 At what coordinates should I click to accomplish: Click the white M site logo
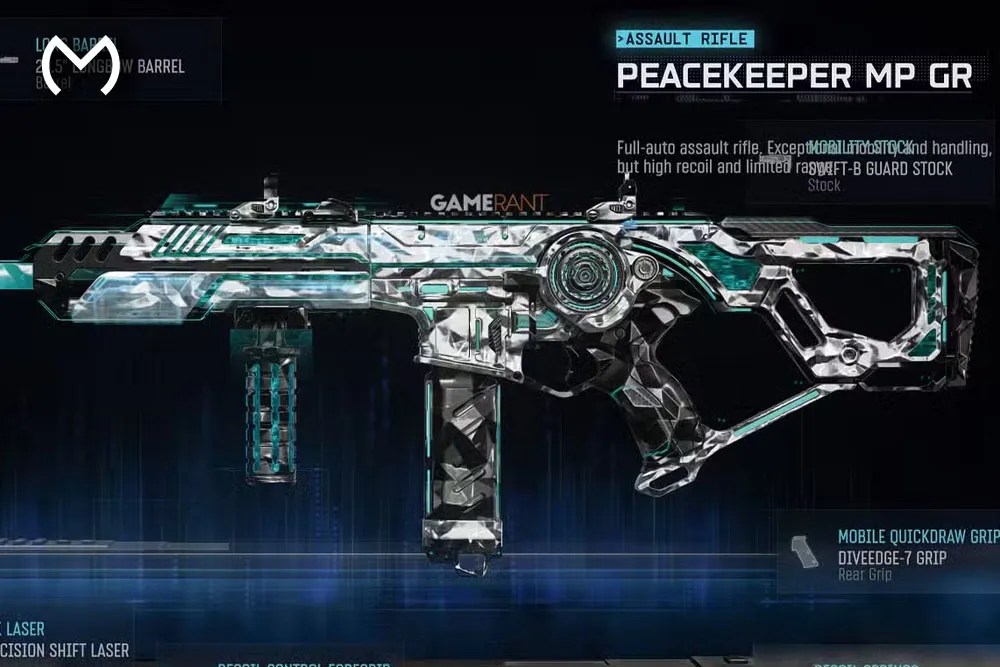82,66
